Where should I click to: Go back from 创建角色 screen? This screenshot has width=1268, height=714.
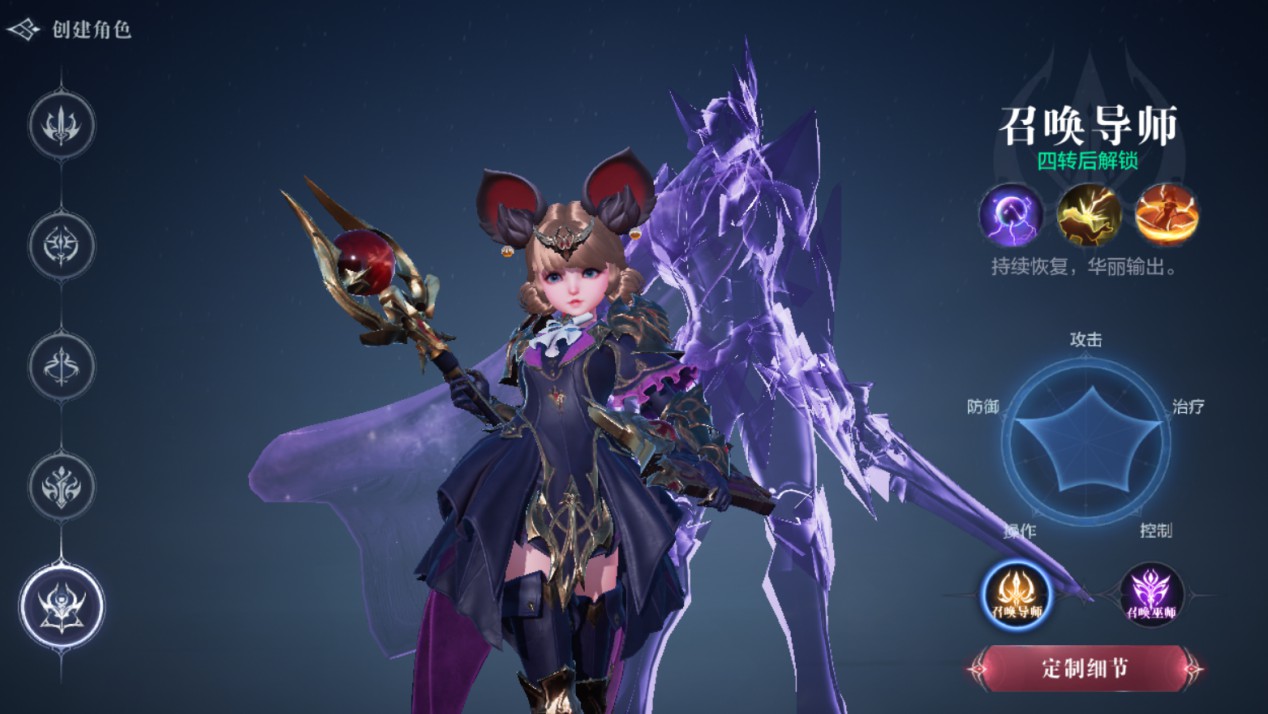[x=24, y=29]
